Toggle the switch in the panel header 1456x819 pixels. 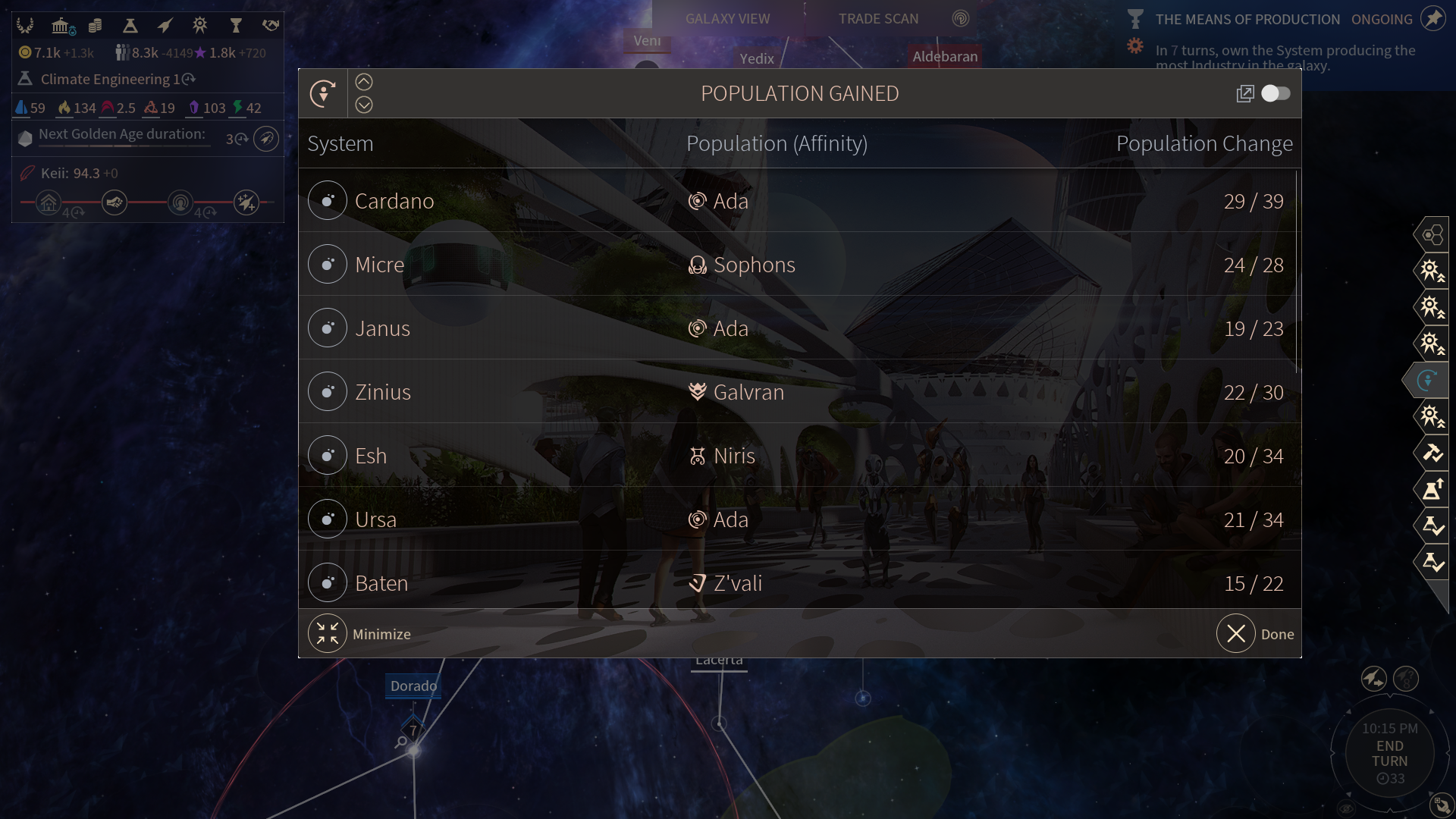[x=1276, y=93]
